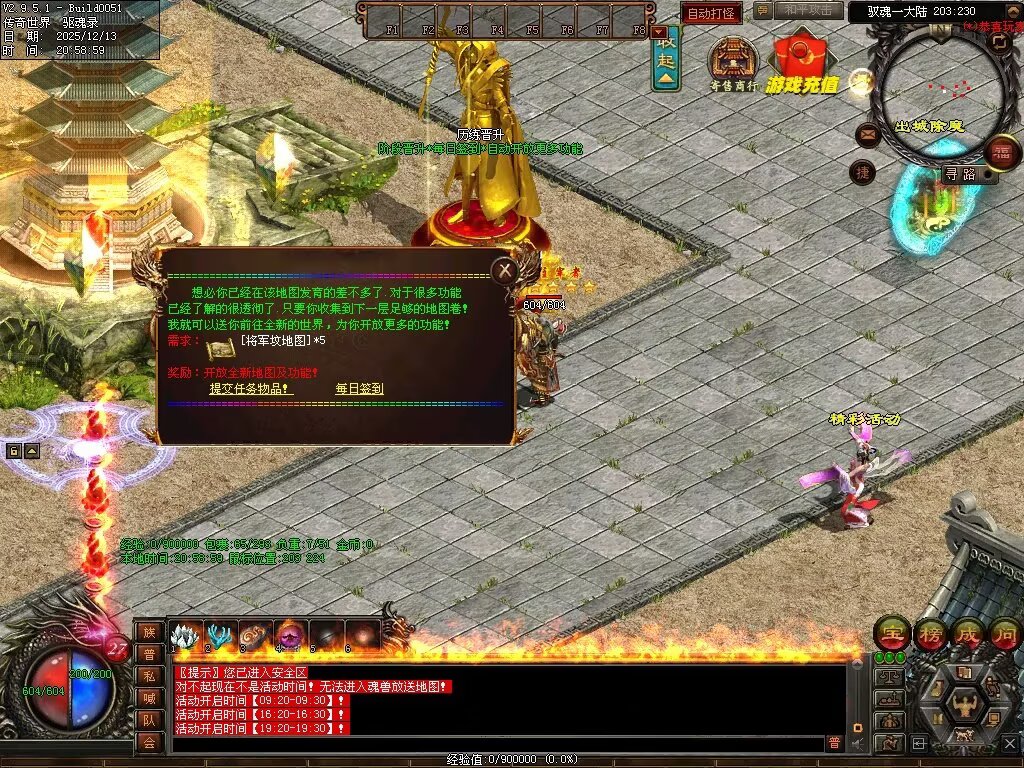1024x768 pixels.
Task: Open the 宝 treasure round button
Action: 891,633
